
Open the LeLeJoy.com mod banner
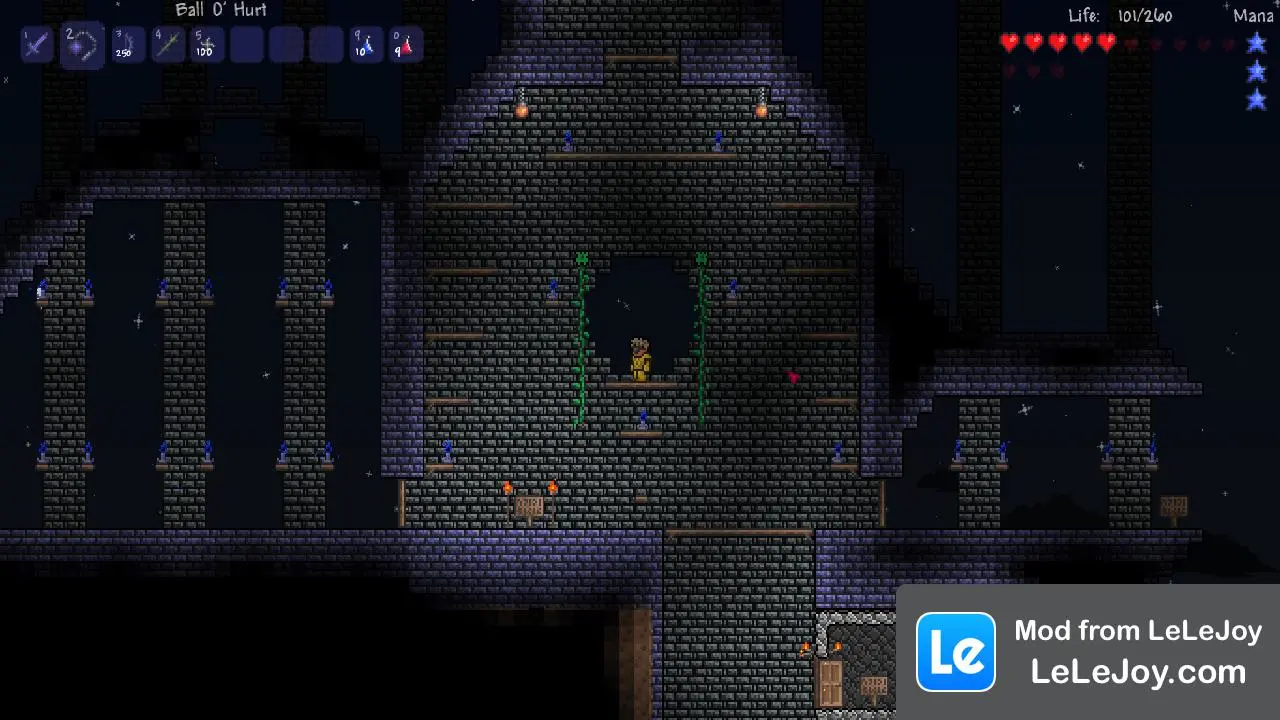(x=1088, y=652)
